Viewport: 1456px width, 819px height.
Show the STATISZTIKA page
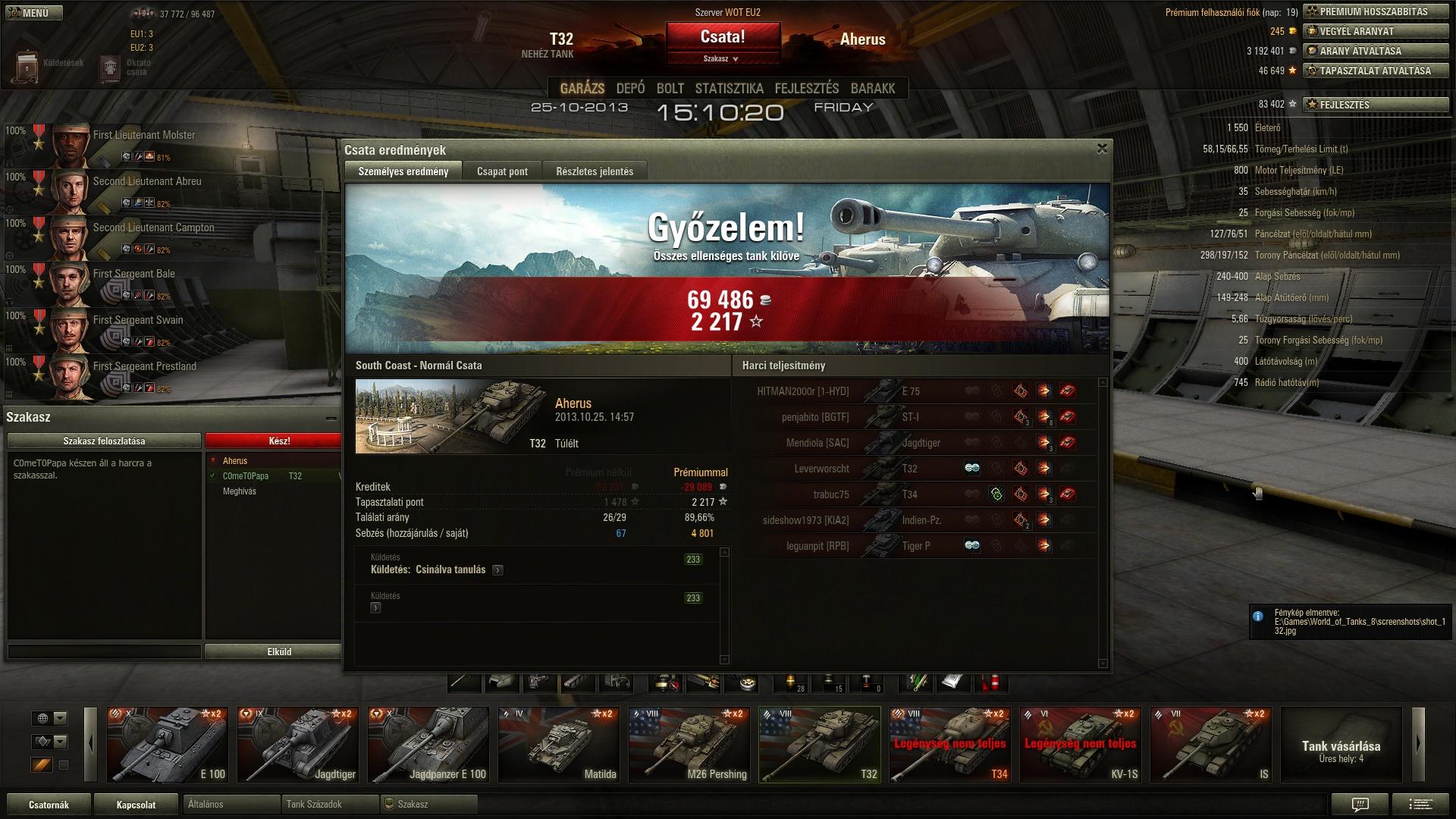(729, 89)
